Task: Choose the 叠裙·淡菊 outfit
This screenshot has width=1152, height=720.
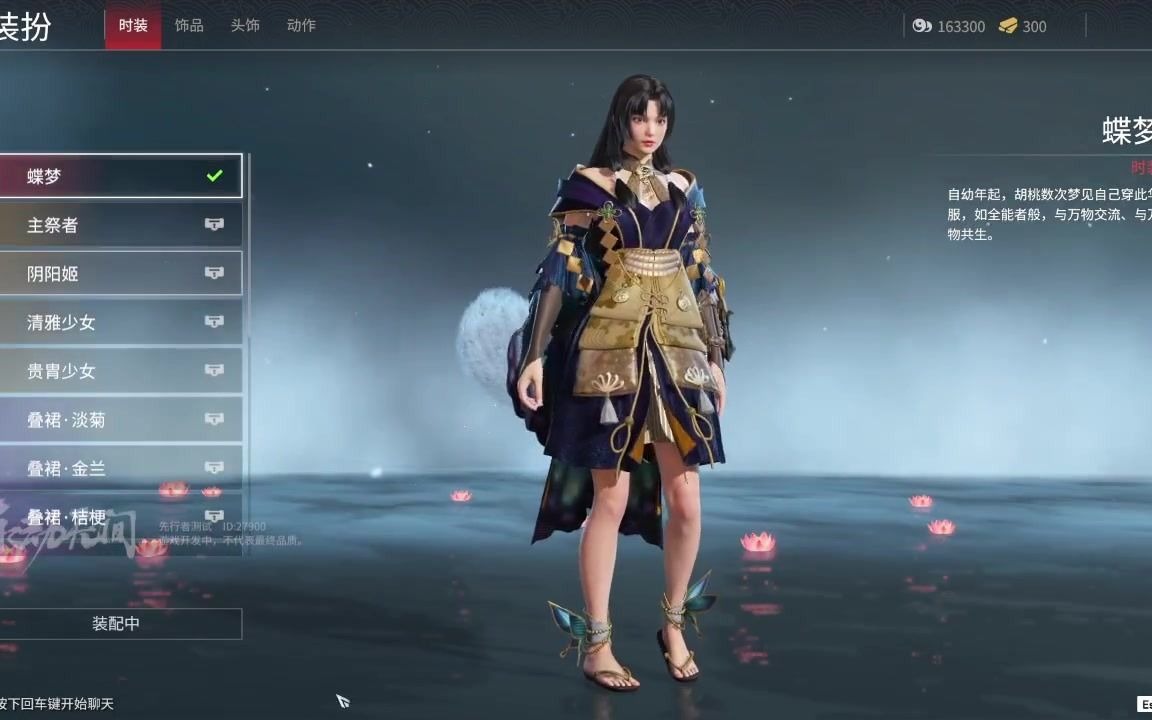Action: click(x=120, y=420)
